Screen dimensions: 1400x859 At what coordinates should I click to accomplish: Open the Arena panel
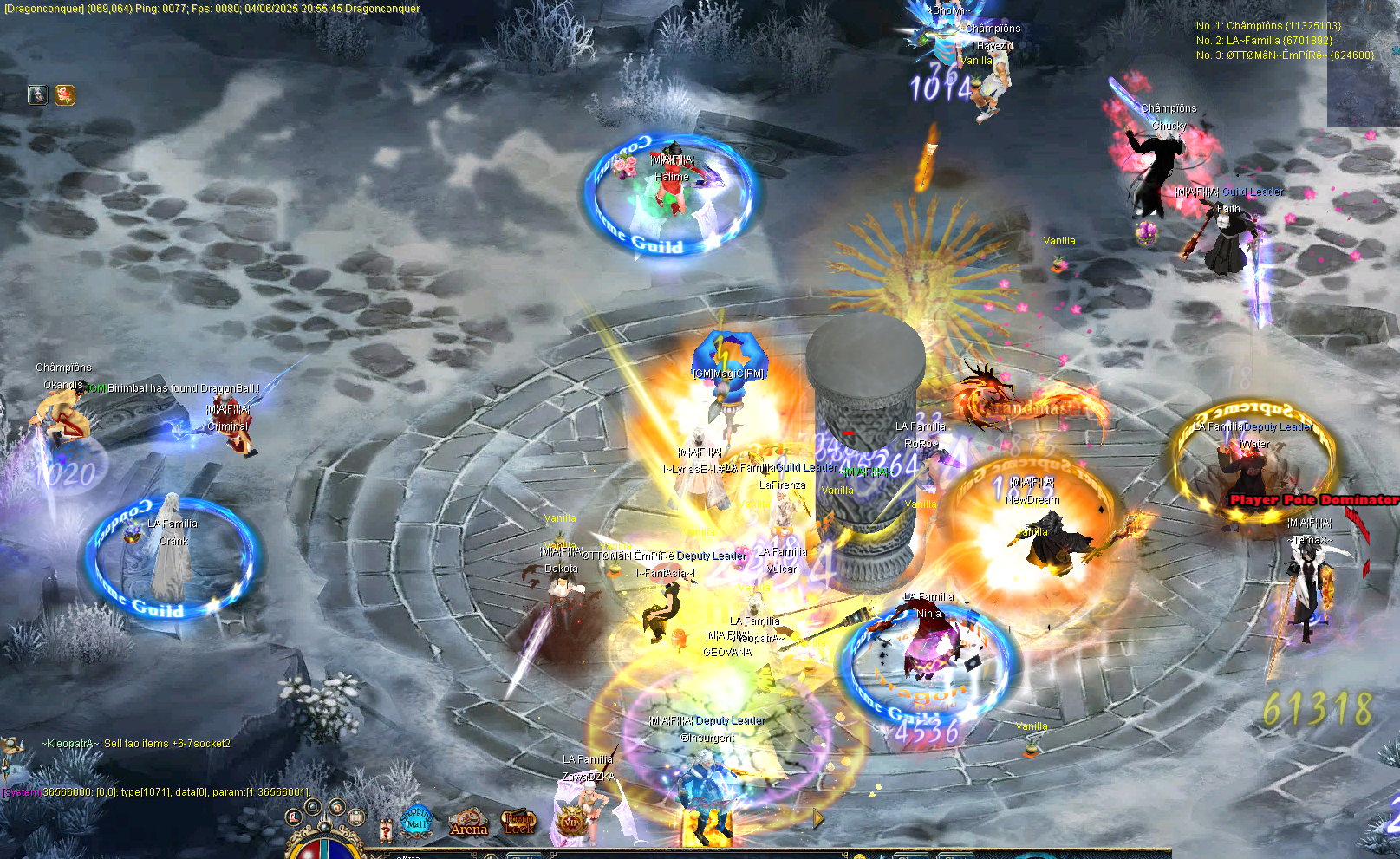468,823
